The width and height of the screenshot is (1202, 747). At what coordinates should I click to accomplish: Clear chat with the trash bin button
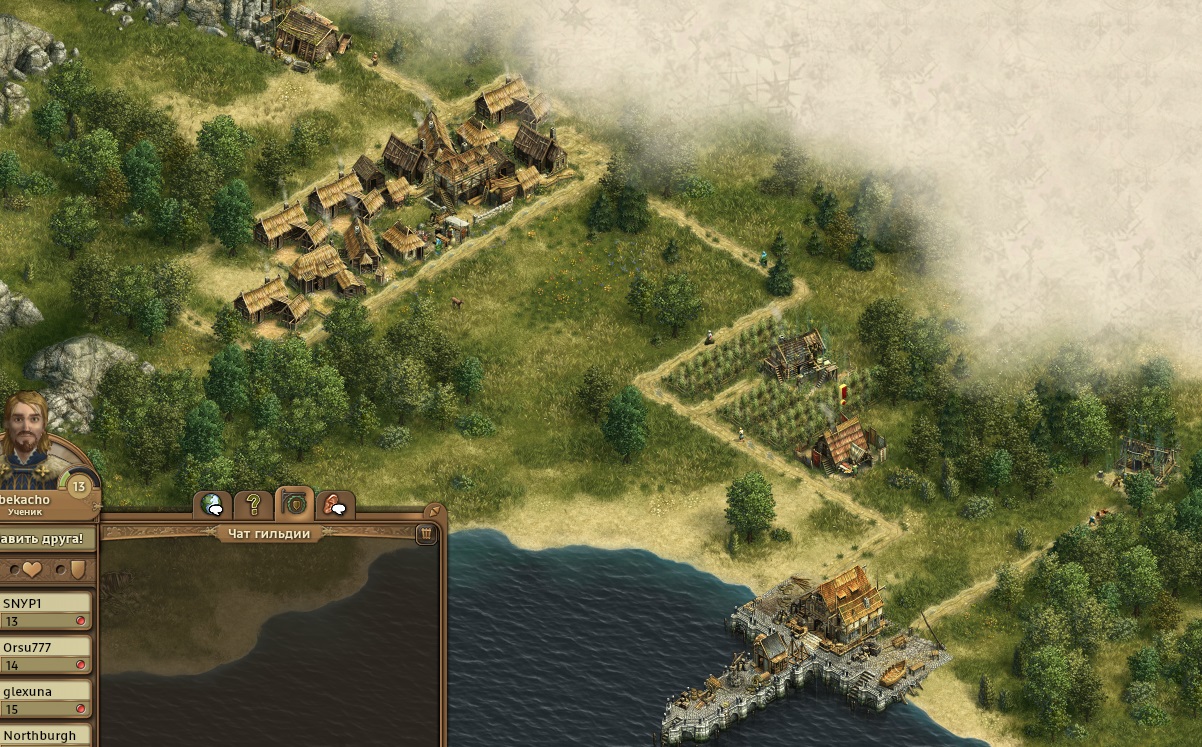(426, 533)
